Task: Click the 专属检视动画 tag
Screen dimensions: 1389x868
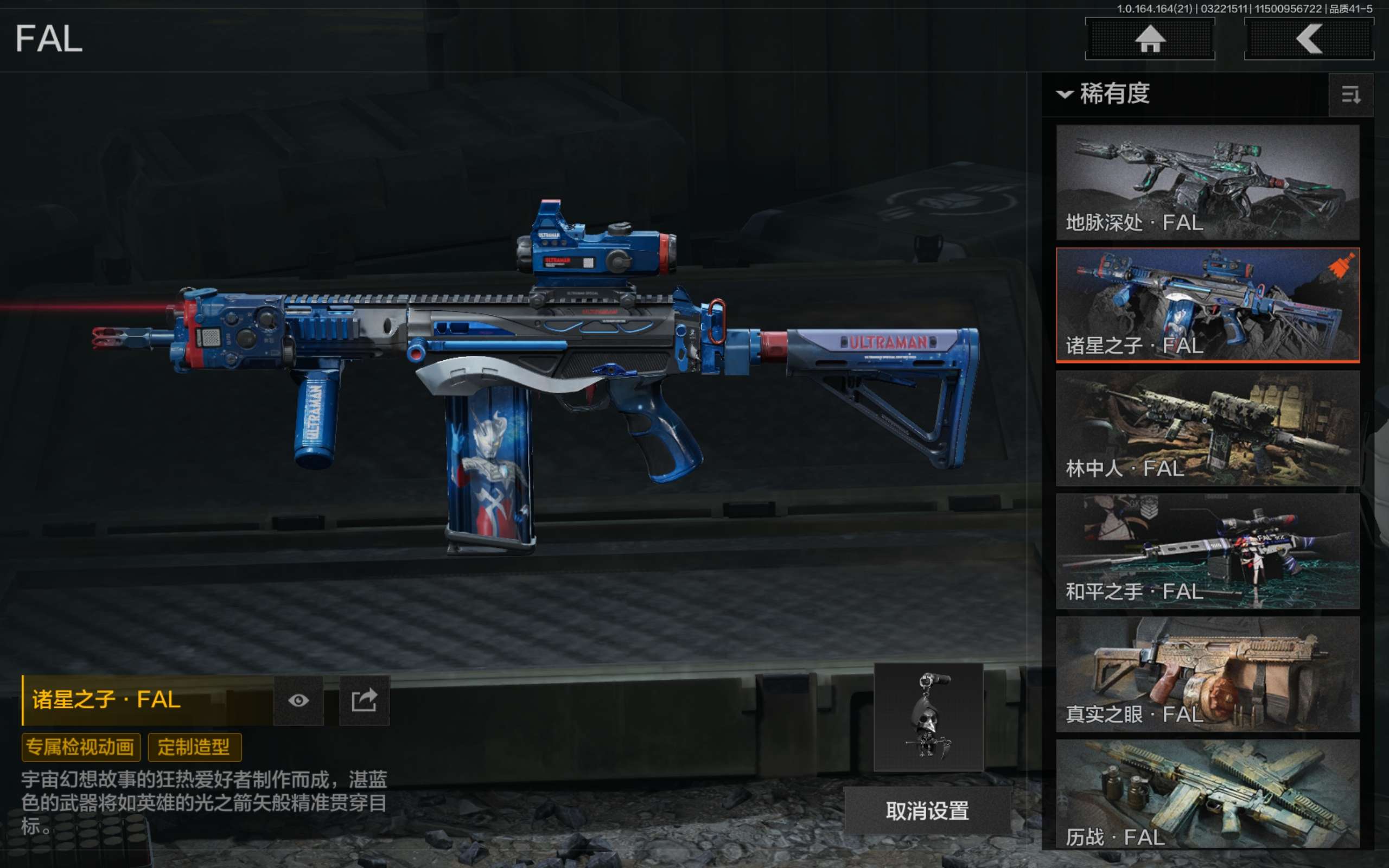Action: pyautogui.click(x=80, y=747)
